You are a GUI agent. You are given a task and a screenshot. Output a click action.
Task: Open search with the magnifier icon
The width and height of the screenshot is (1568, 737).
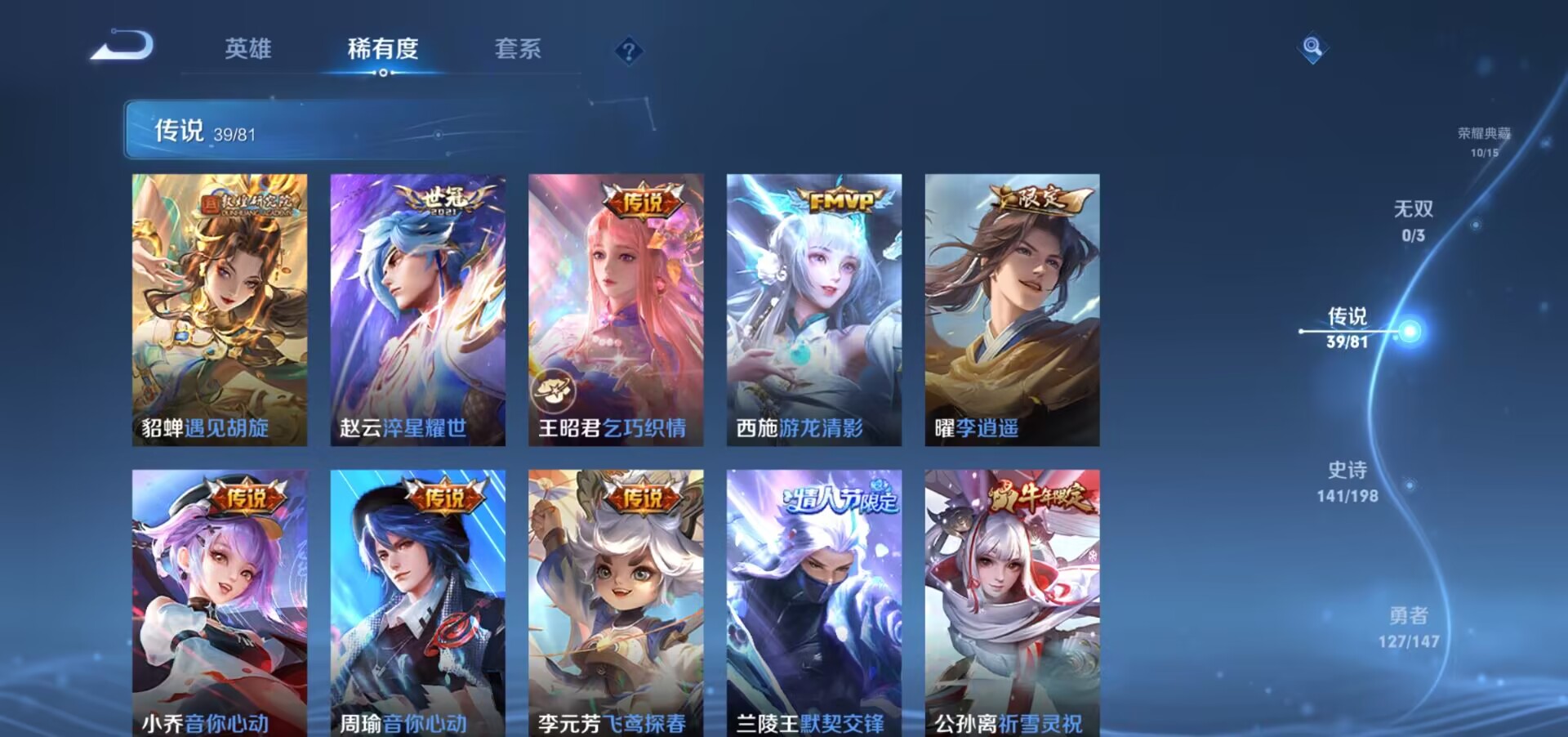pos(1312,47)
